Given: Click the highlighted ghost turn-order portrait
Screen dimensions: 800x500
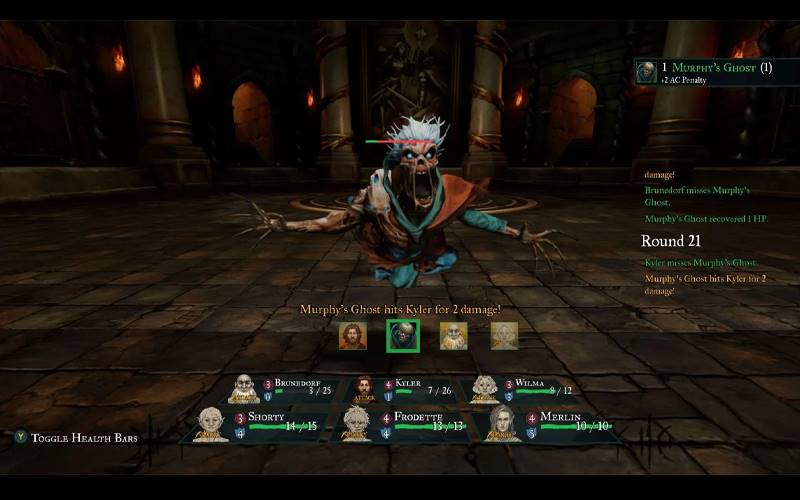Looking at the screenshot, I should (x=403, y=336).
